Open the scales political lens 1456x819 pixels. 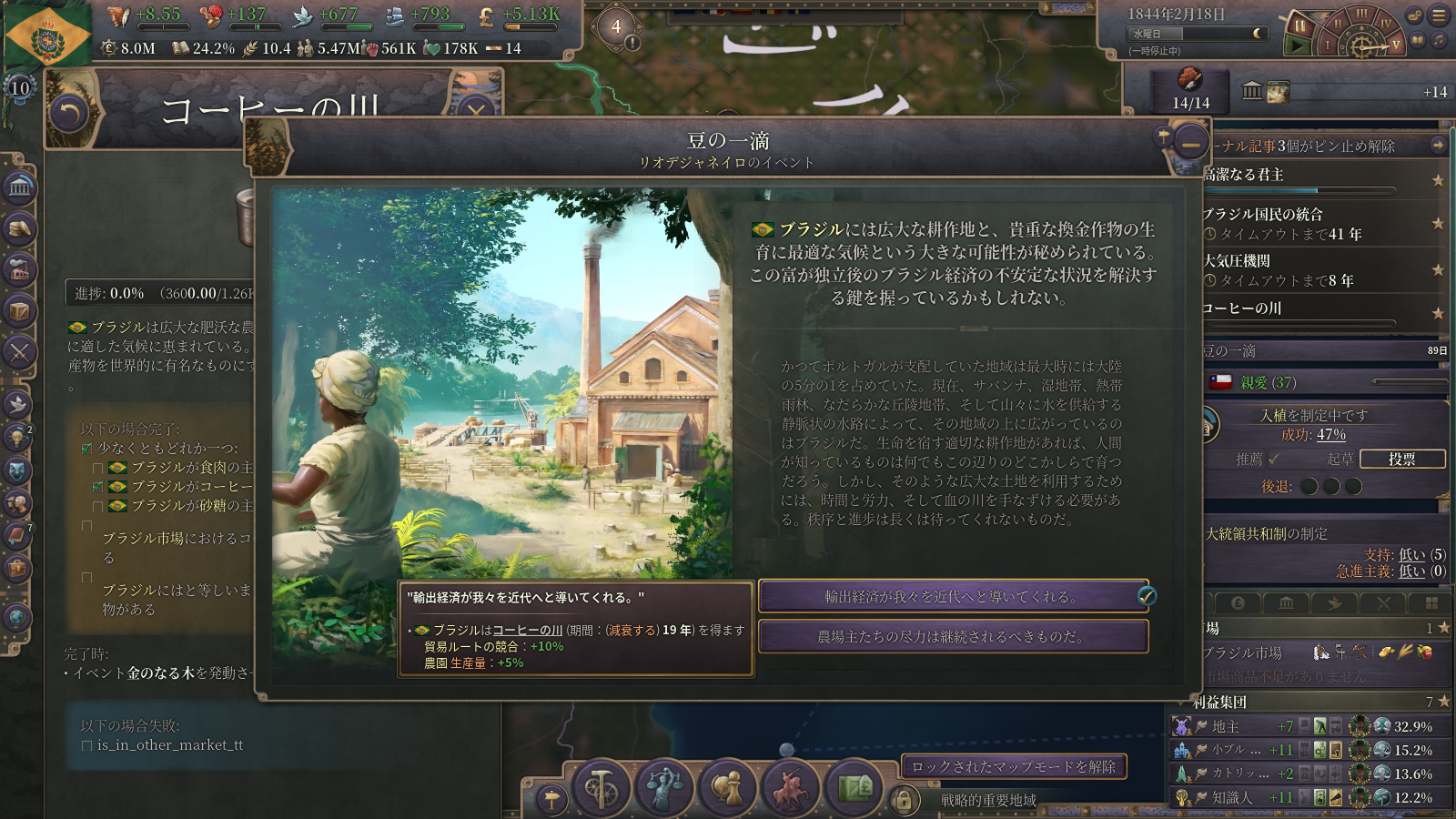coord(664,787)
